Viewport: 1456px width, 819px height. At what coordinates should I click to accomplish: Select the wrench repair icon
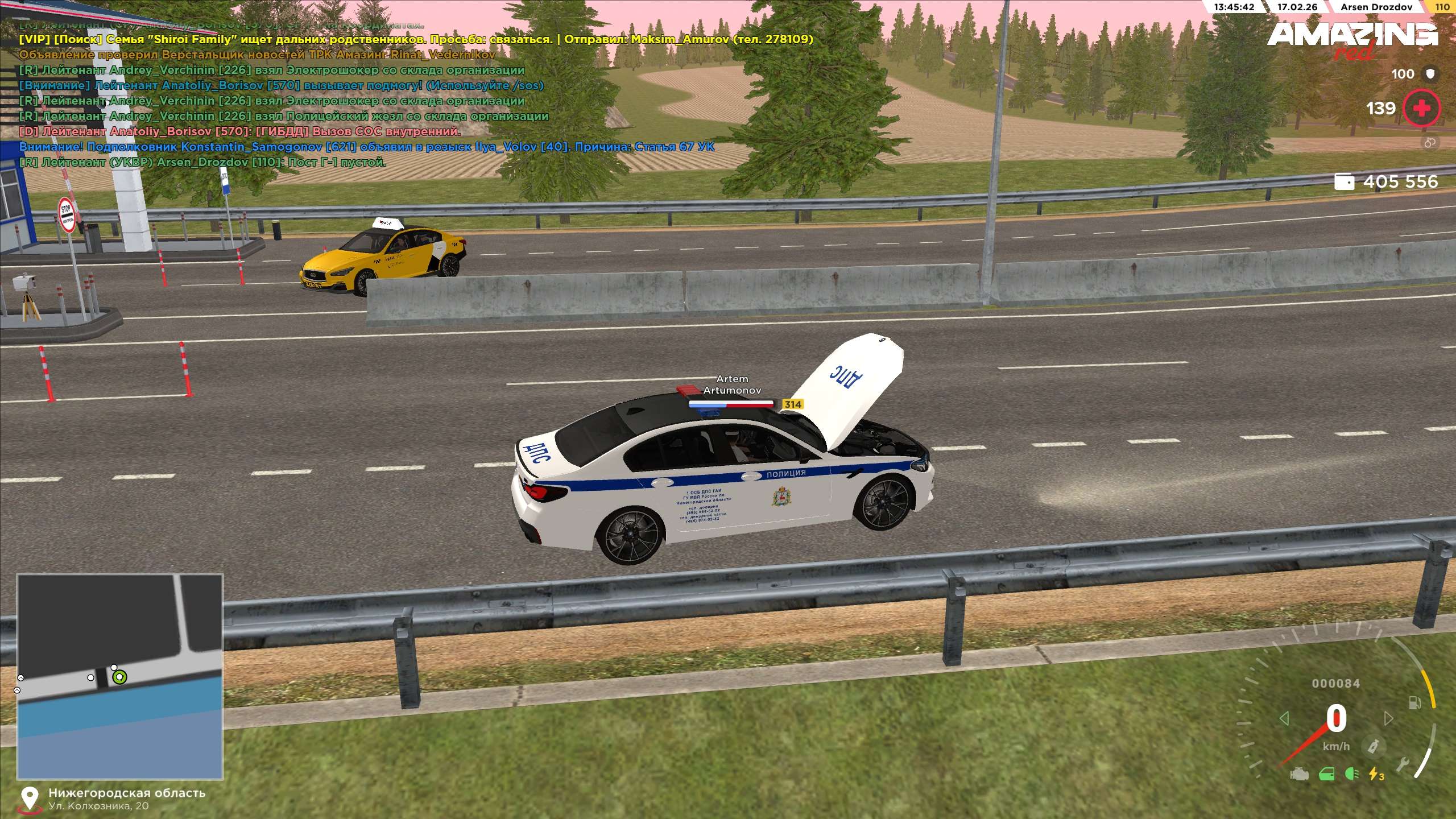click(1403, 765)
